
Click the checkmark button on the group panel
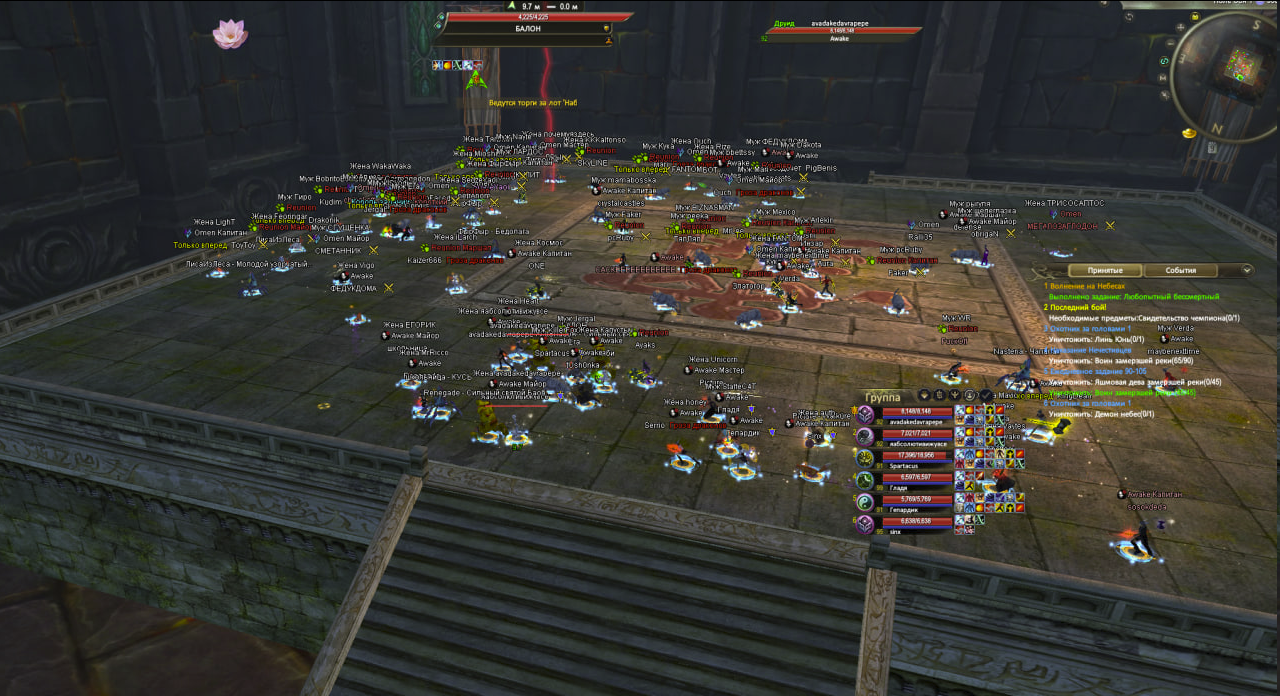coord(986,395)
